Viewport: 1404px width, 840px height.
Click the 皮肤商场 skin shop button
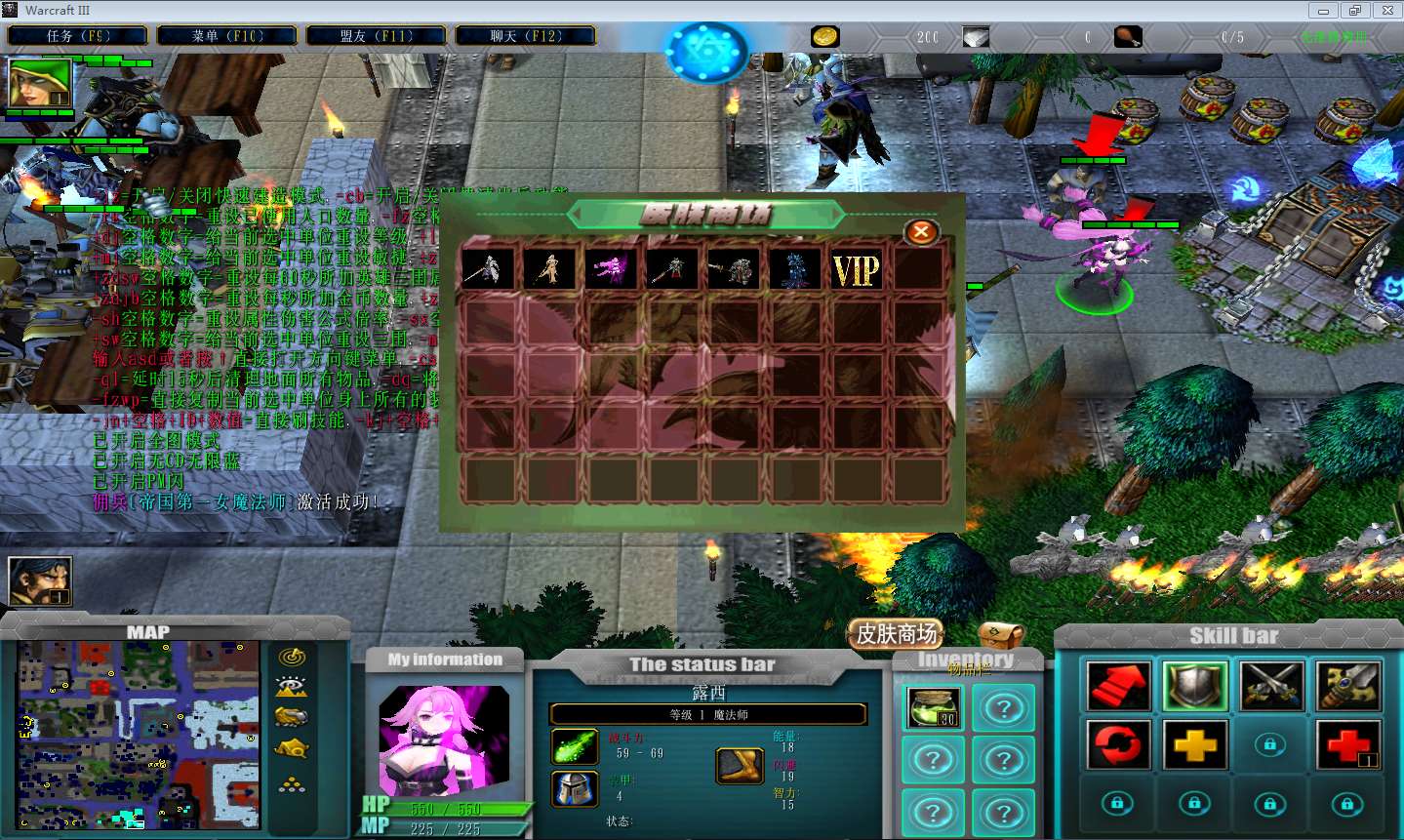pos(897,634)
